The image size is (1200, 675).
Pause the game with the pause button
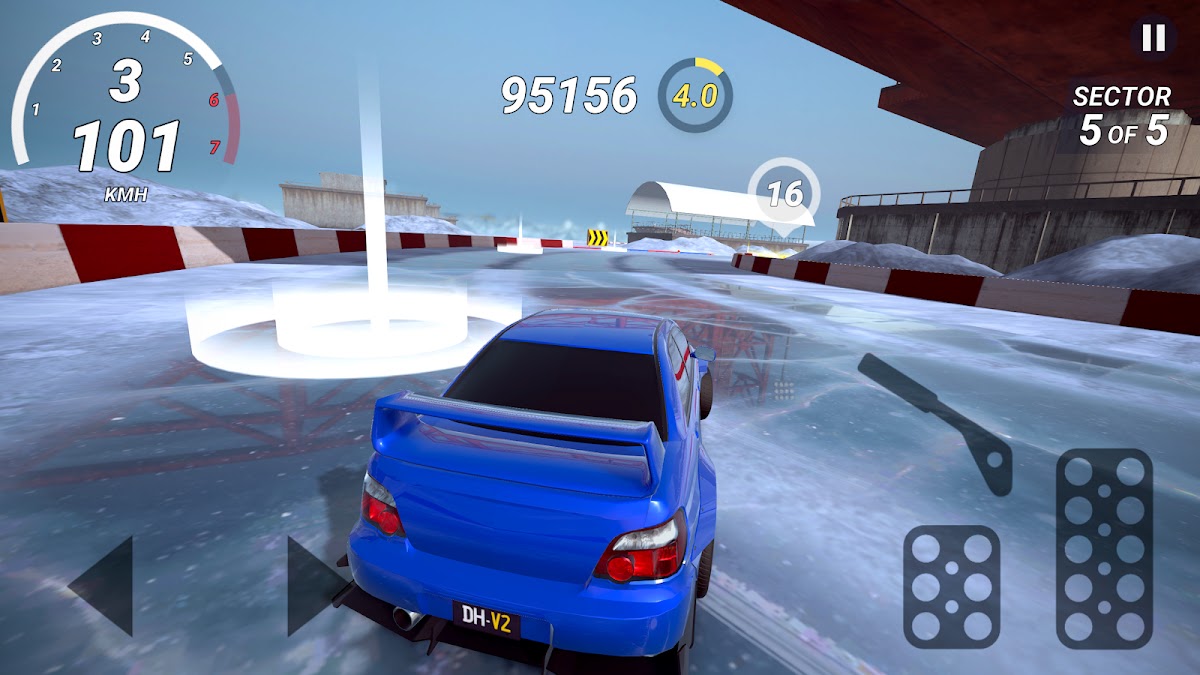[1153, 38]
